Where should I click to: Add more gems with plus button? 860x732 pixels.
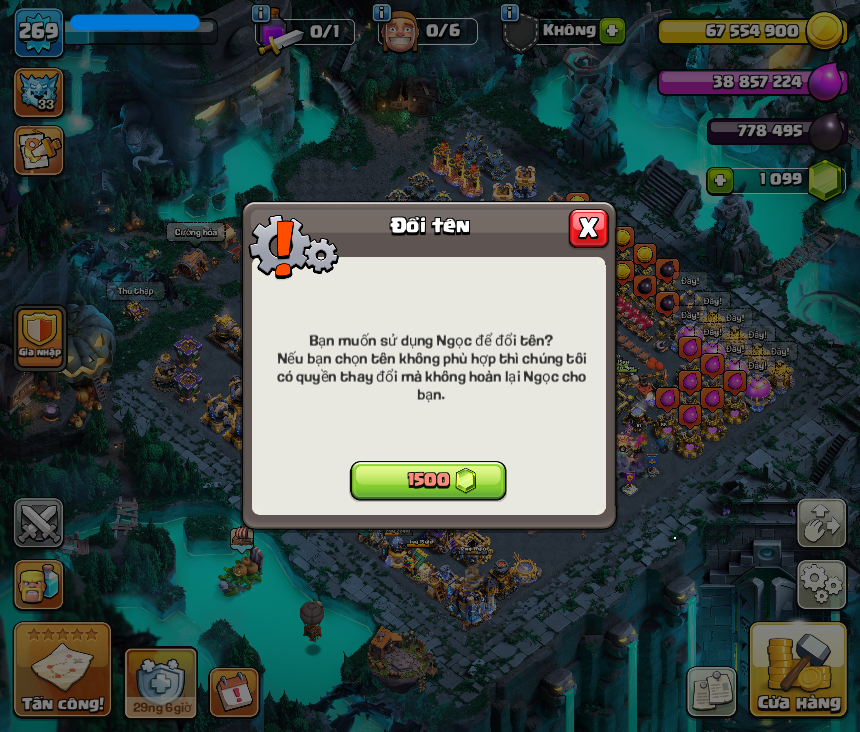pos(720,180)
